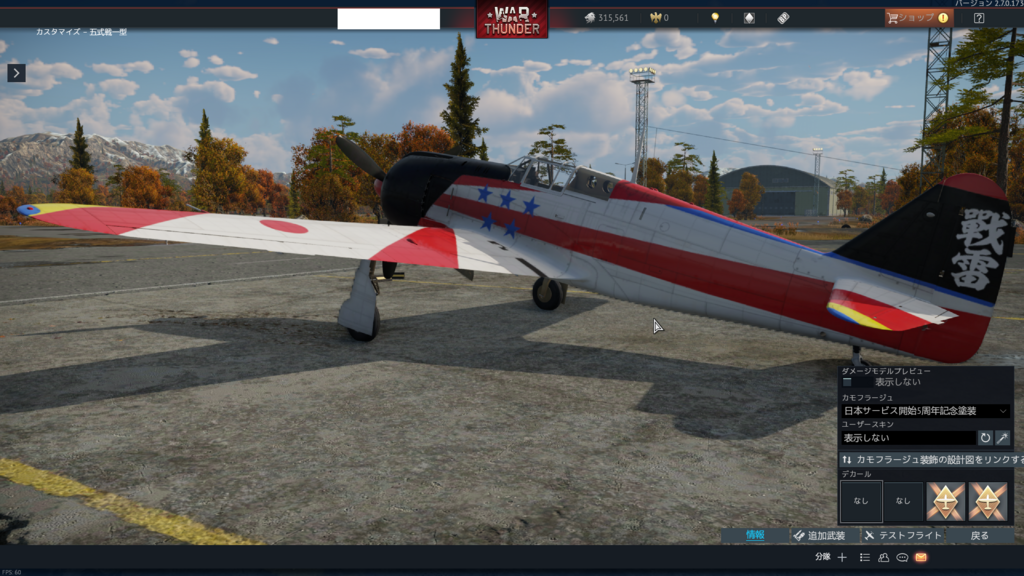Toggle the damage model preview switch
Image resolution: width=1024 pixels, height=576 pixels.
[x=849, y=382]
